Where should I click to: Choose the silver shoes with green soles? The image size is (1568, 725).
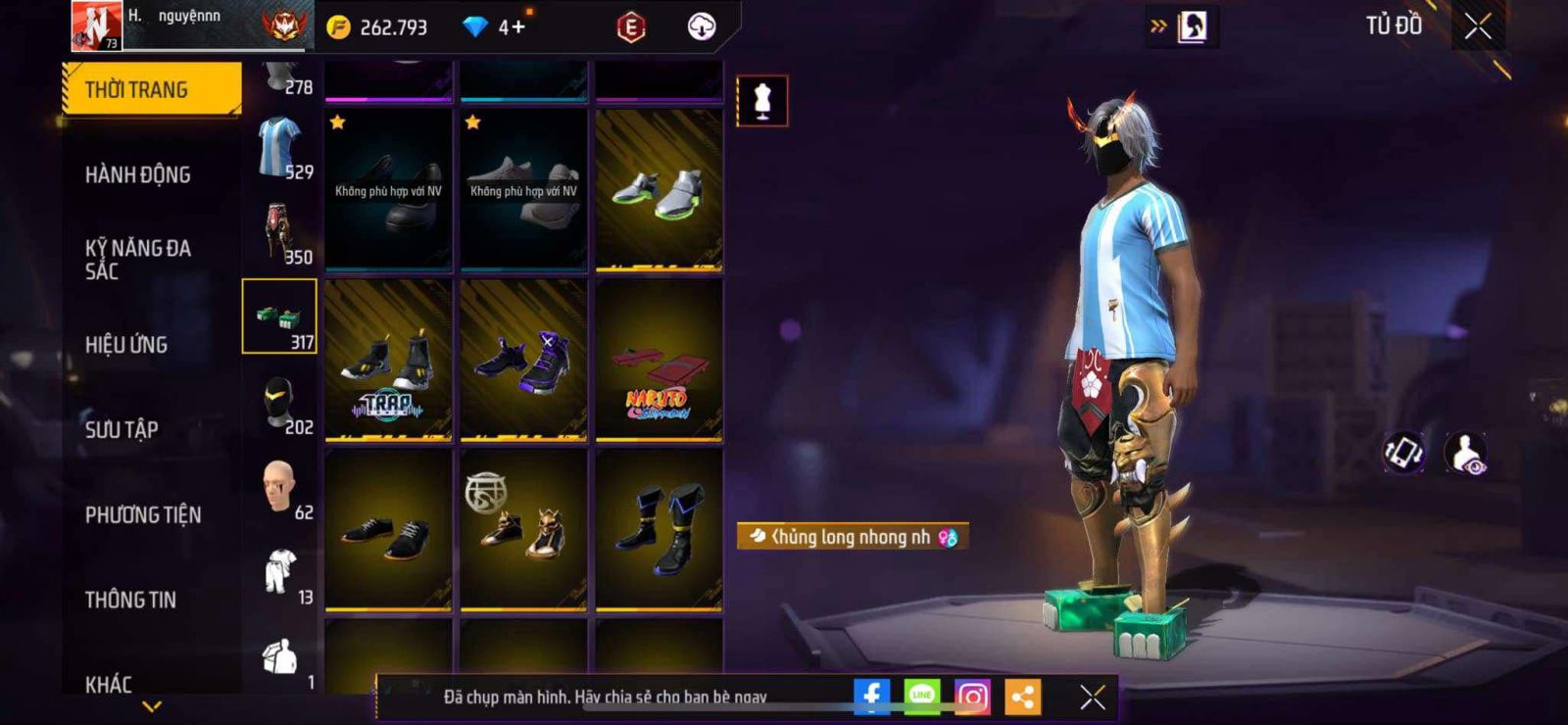659,190
